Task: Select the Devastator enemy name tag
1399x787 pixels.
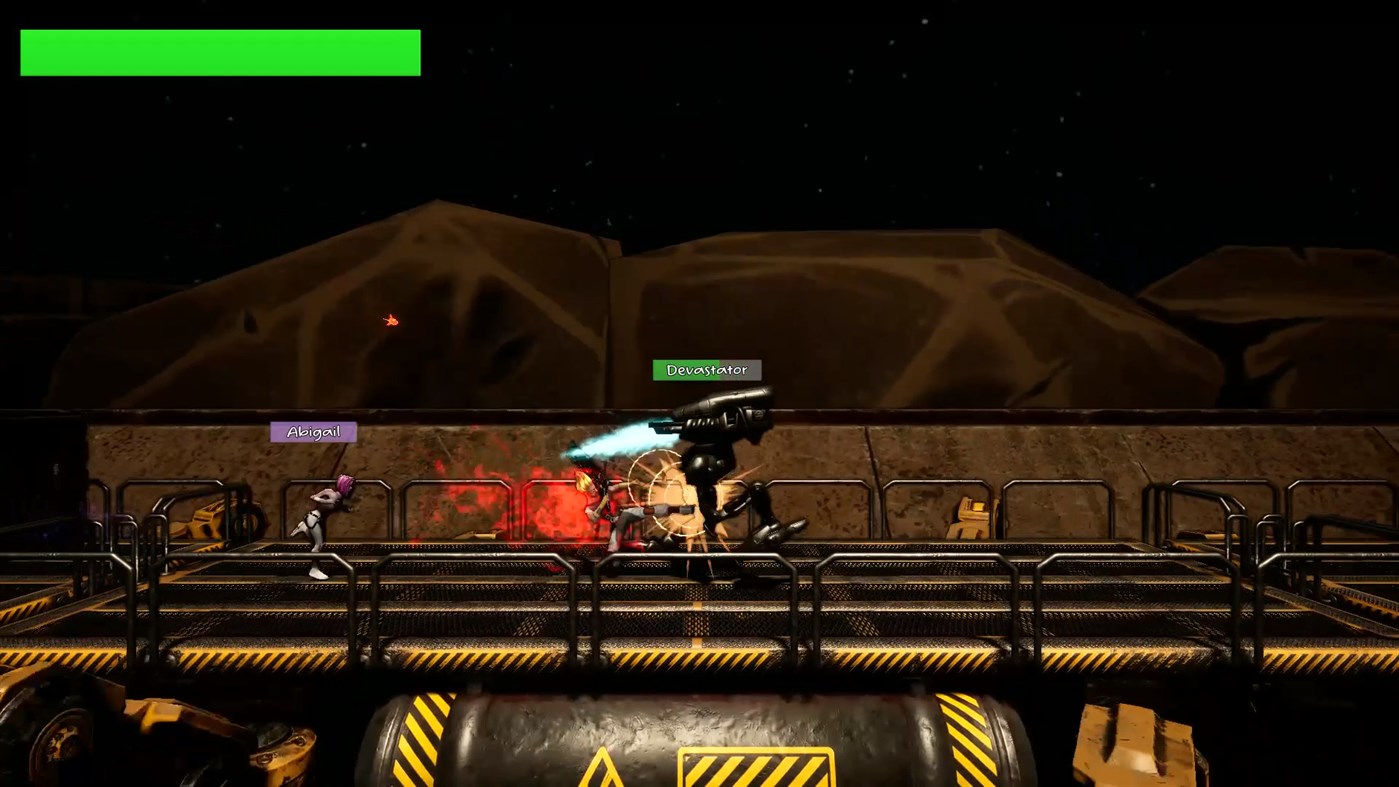Action: pos(706,370)
